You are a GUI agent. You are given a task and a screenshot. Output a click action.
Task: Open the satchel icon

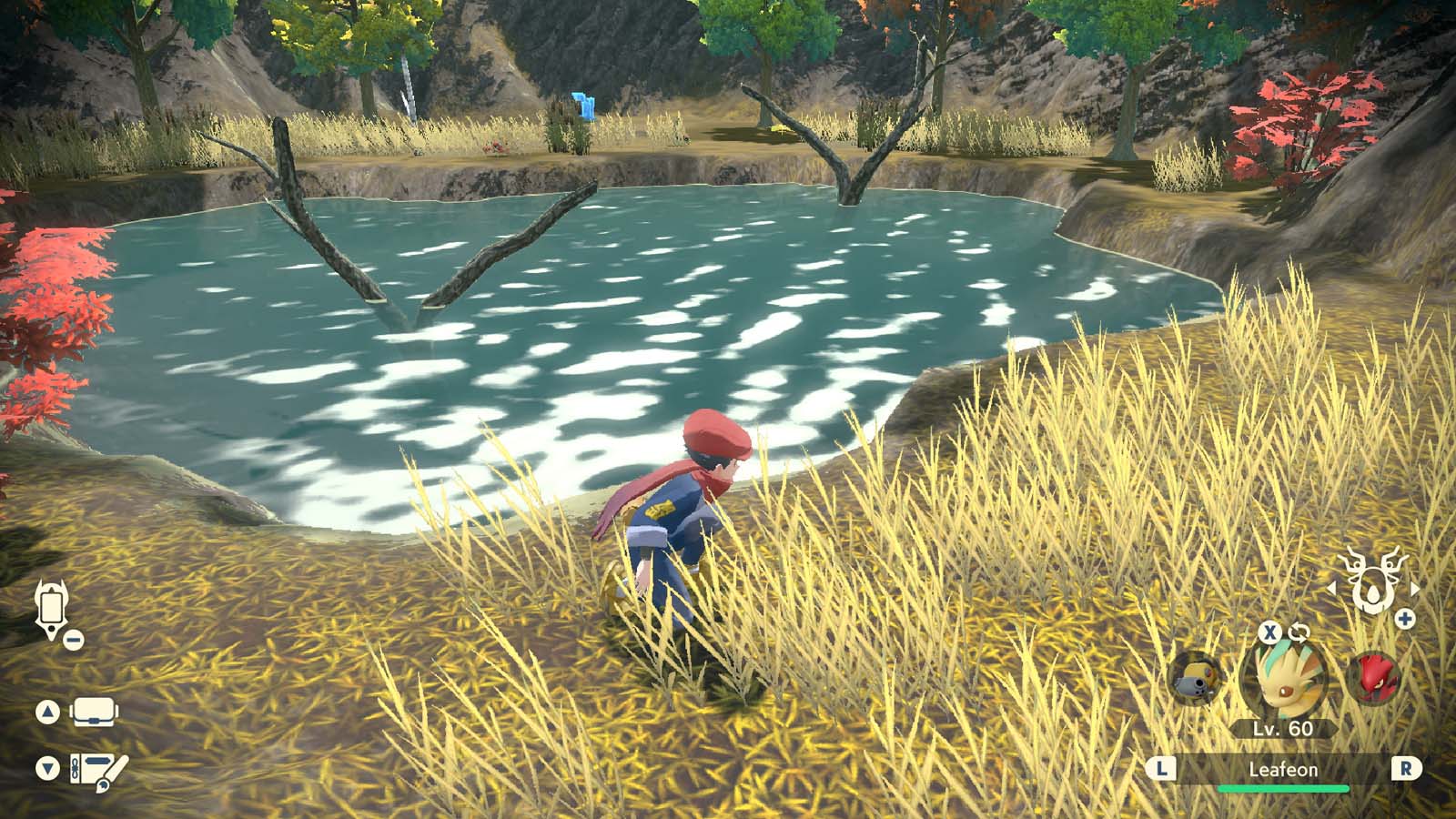(x=94, y=711)
